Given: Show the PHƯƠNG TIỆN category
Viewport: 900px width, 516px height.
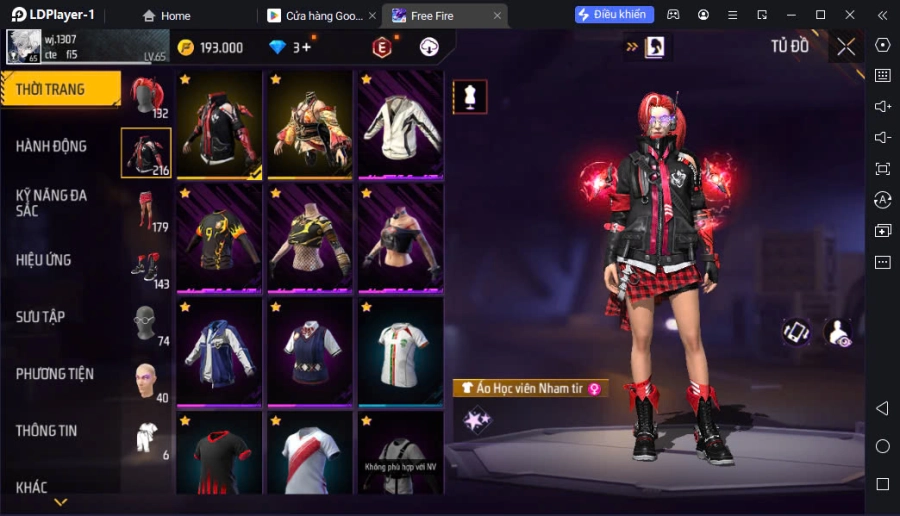Looking at the screenshot, I should point(55,374).
